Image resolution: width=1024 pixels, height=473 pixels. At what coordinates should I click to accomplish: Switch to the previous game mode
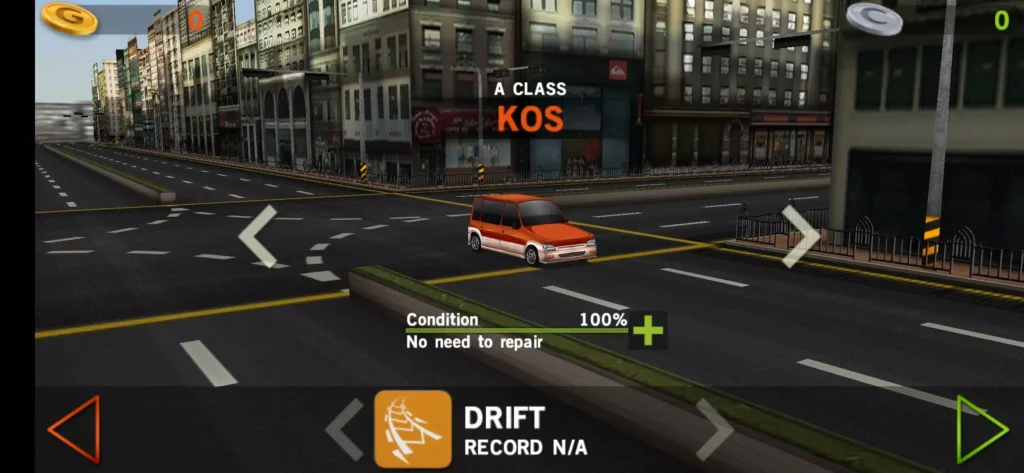345,430
